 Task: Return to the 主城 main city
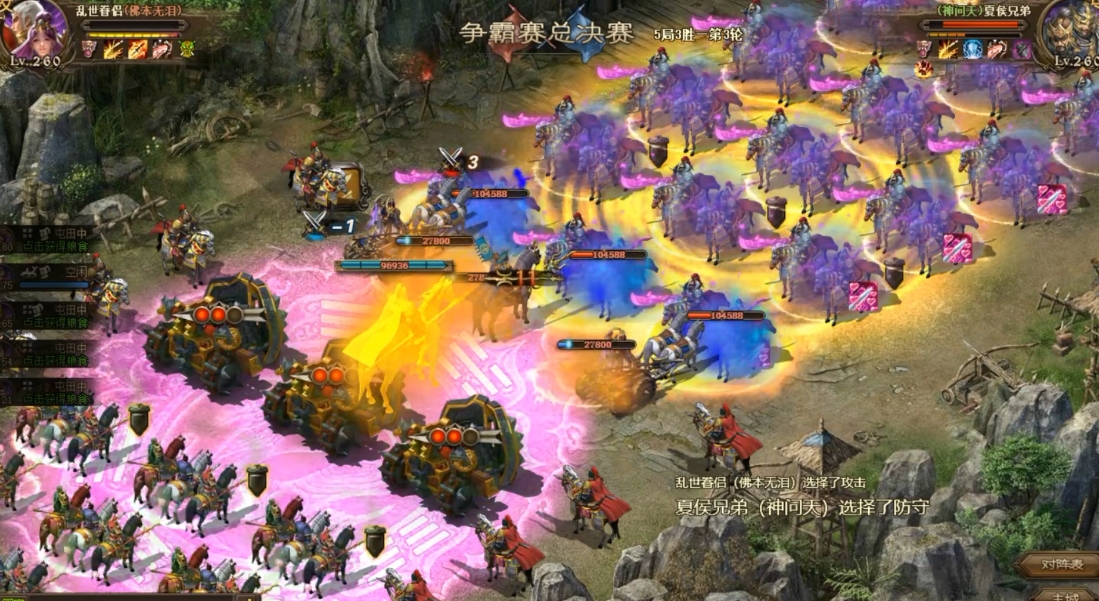[x=1066, y=594]
